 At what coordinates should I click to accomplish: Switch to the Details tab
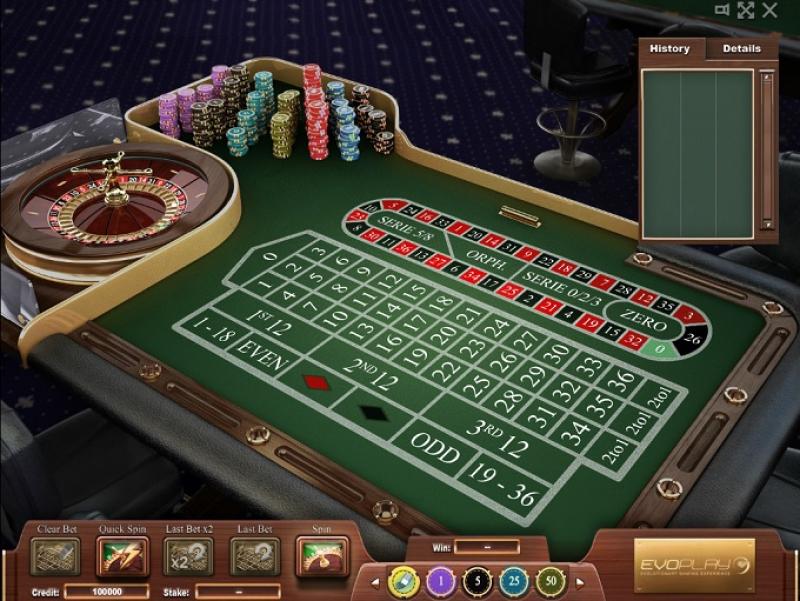741,48
